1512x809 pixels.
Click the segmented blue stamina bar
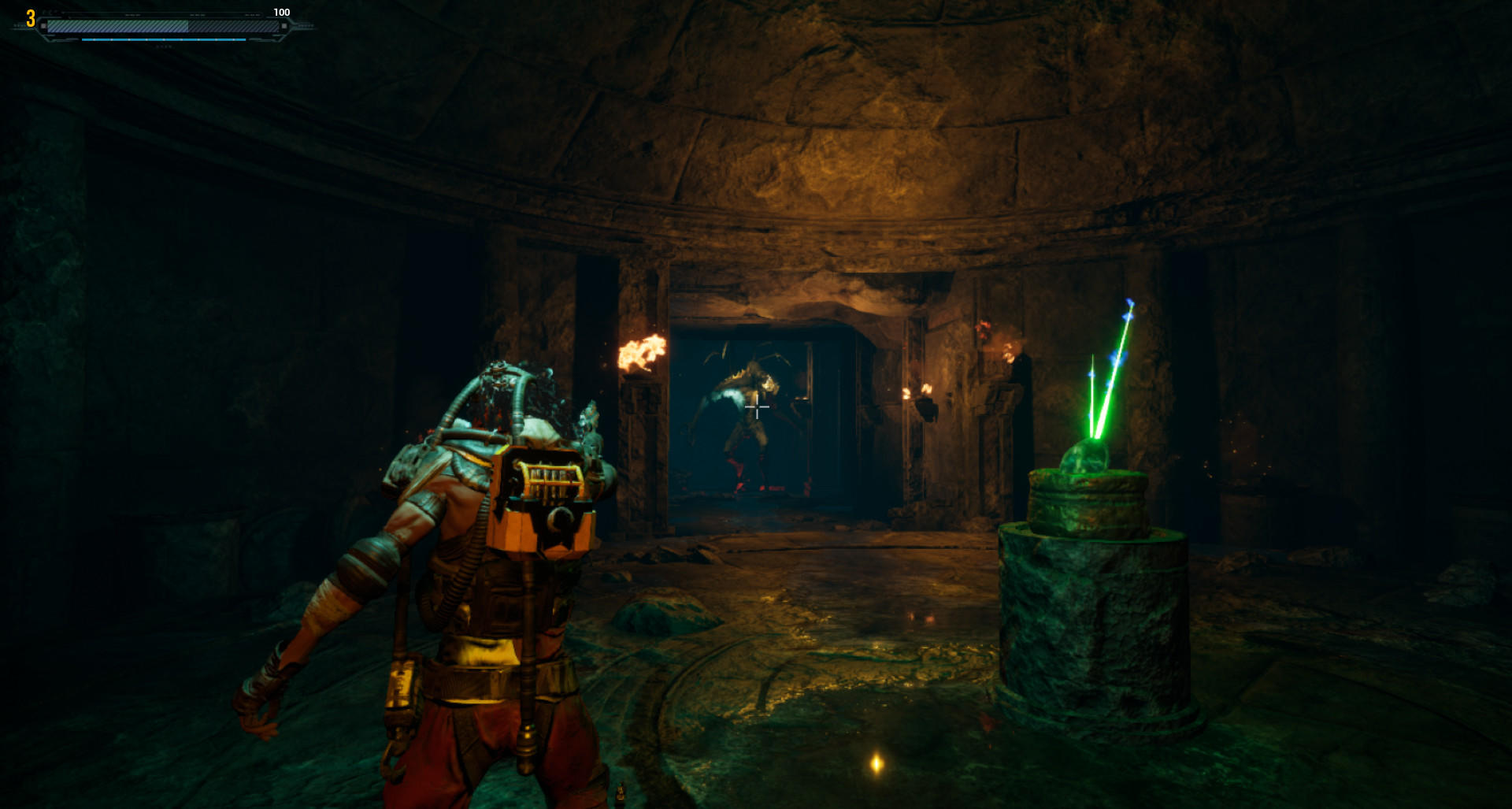[x=164, y=40]
